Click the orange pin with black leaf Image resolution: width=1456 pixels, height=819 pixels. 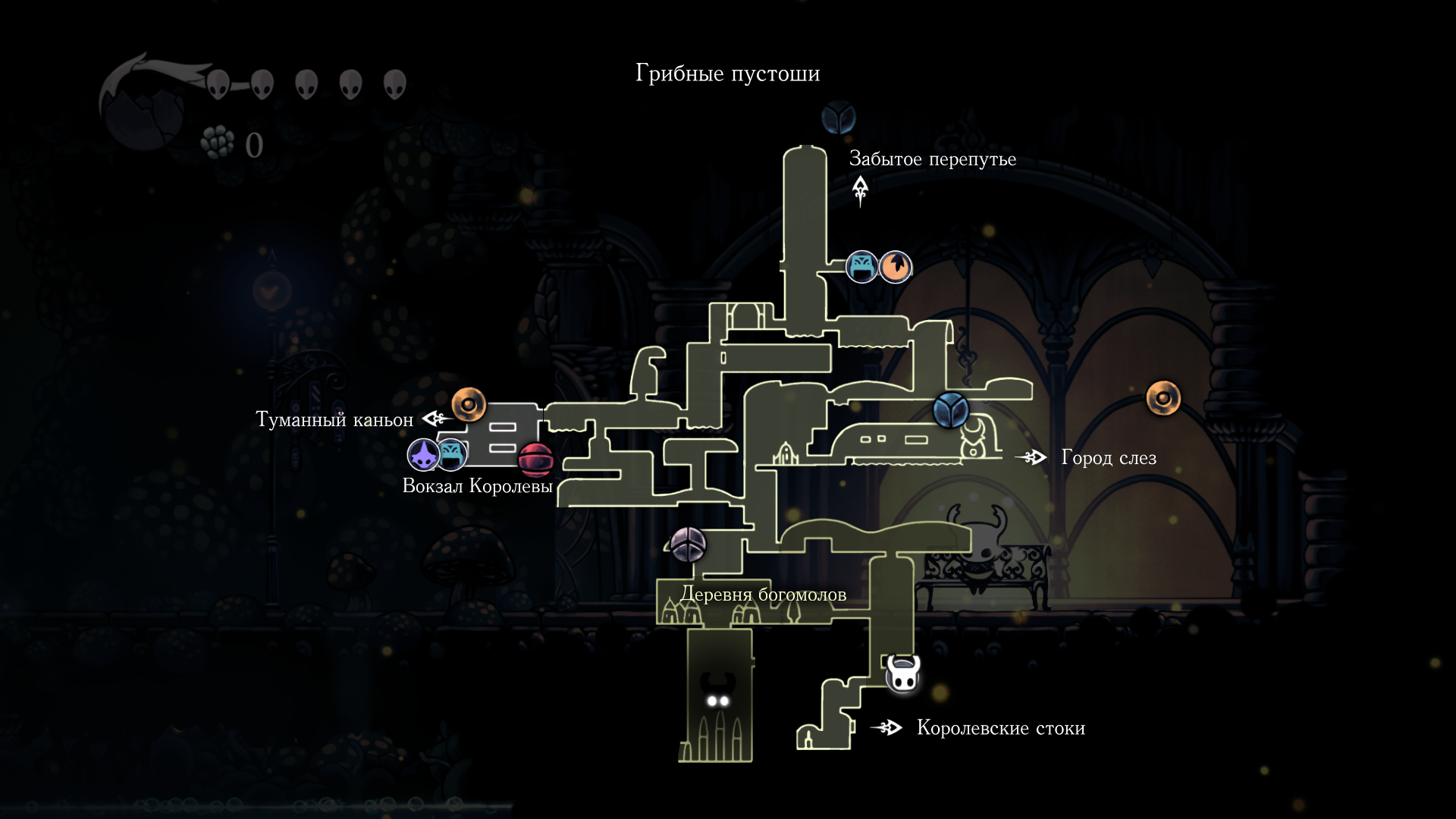896,267
